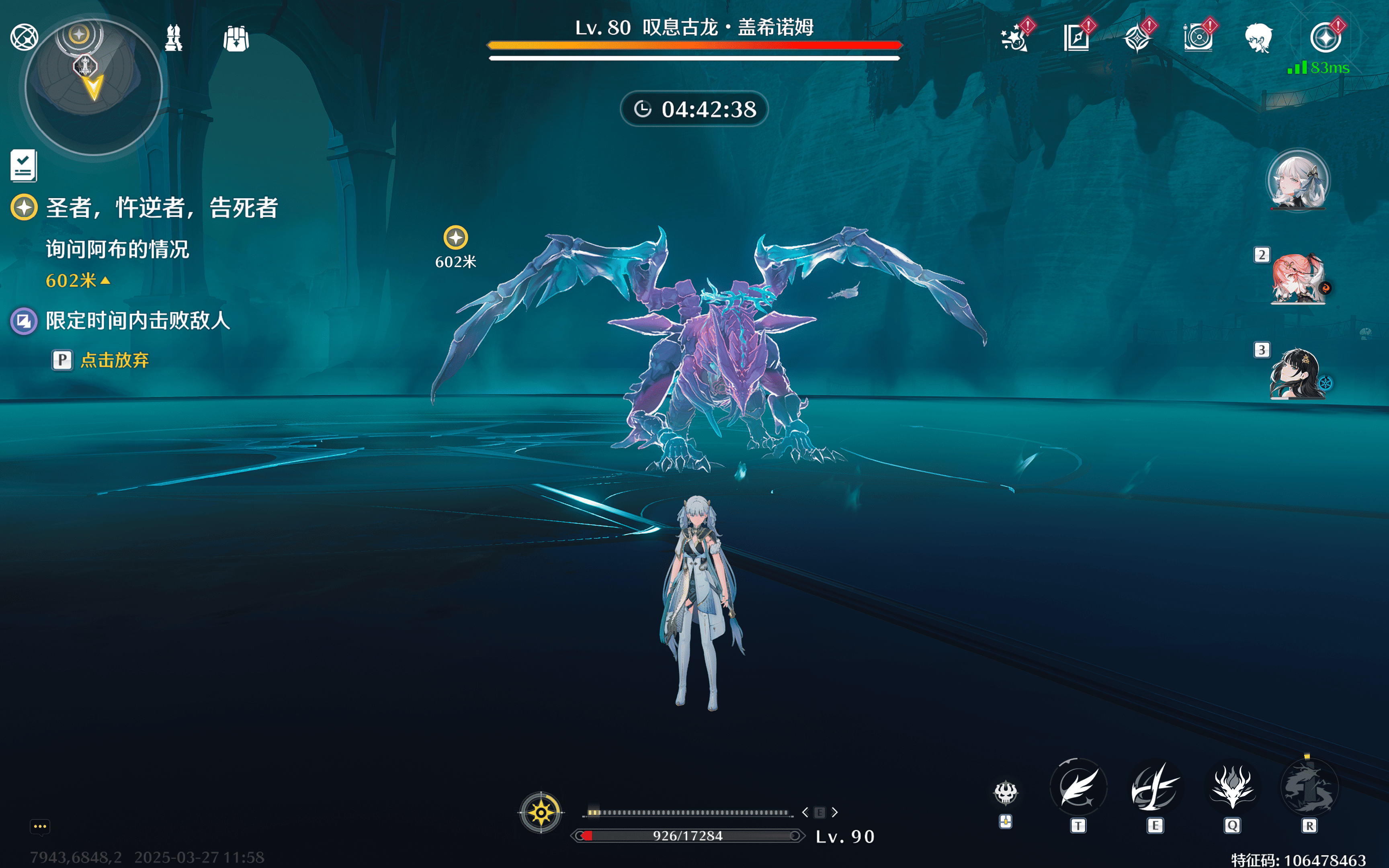The width and height of the screenshot is (1389, 868).
Task: Click 点击放弃 to abandon the challenge
Action: point(114,360)
